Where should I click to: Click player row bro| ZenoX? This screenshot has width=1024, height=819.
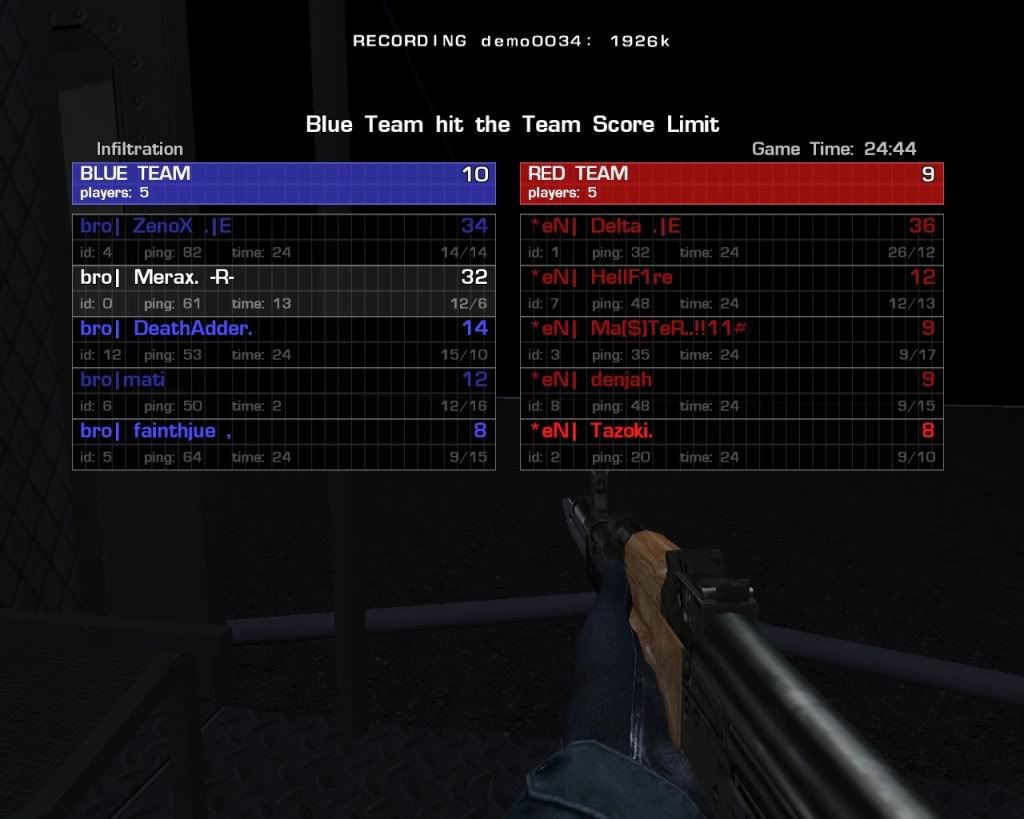(x=283, y=239)
